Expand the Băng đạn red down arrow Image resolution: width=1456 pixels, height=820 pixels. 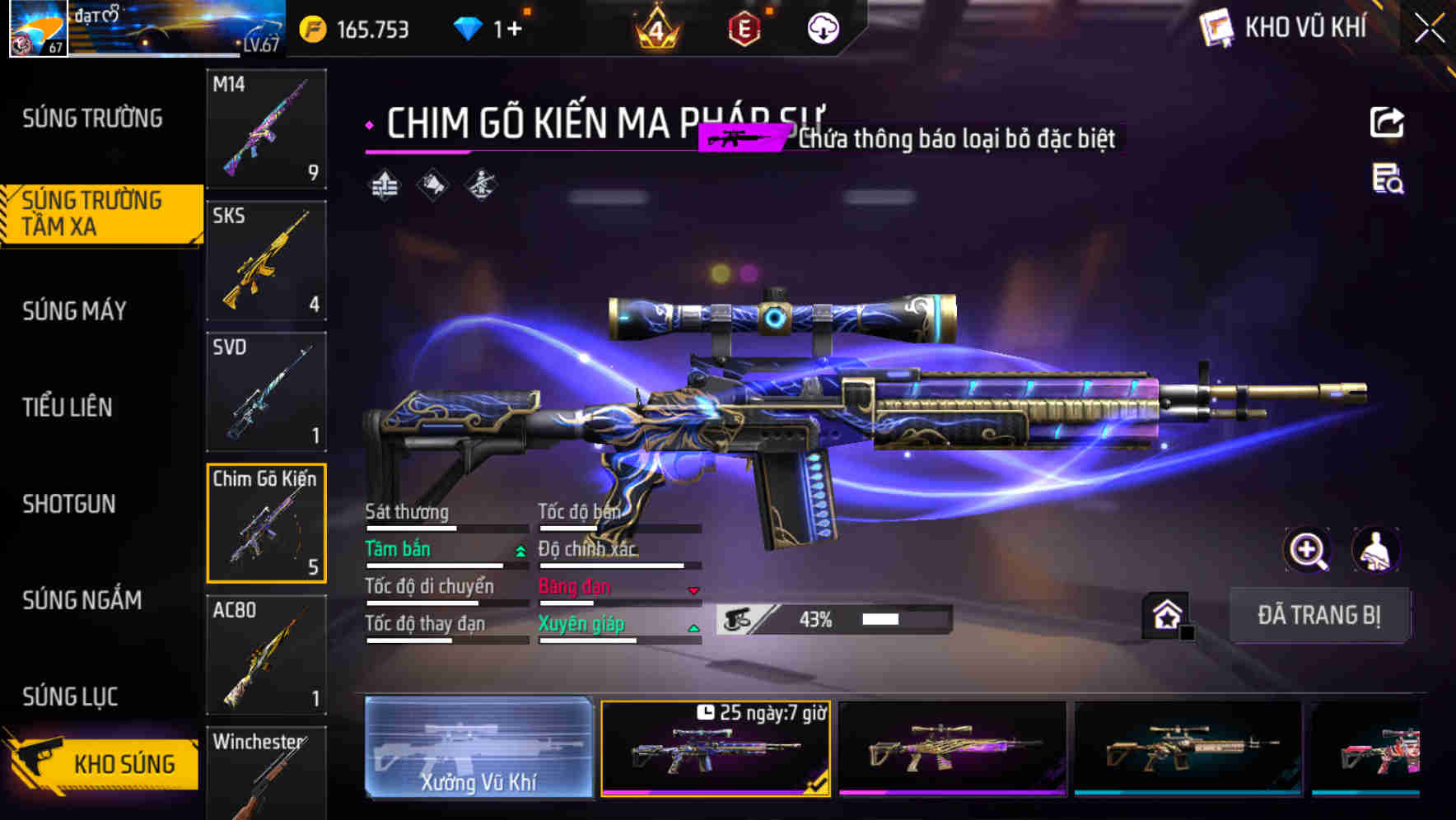(x=694, y=589)
